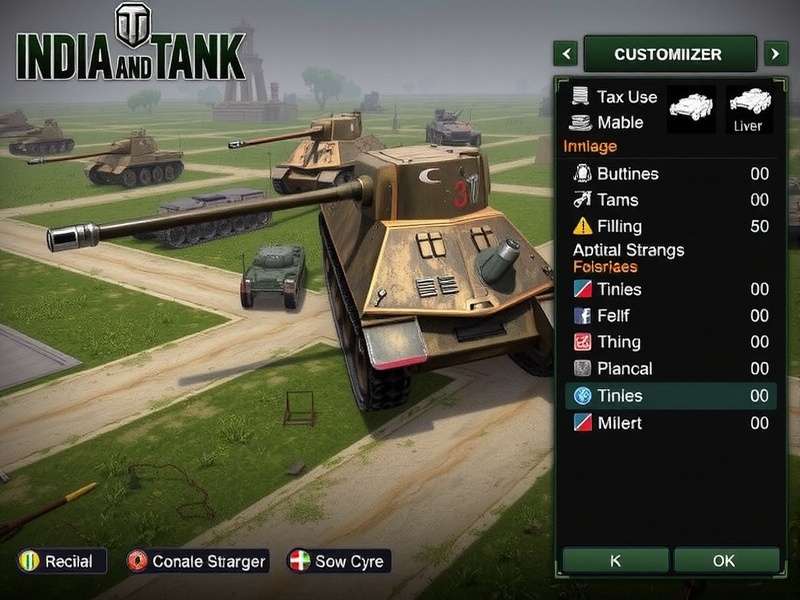Screen dimensions: 800x600
Task: Select the Tams row
Action: point(670,200)
